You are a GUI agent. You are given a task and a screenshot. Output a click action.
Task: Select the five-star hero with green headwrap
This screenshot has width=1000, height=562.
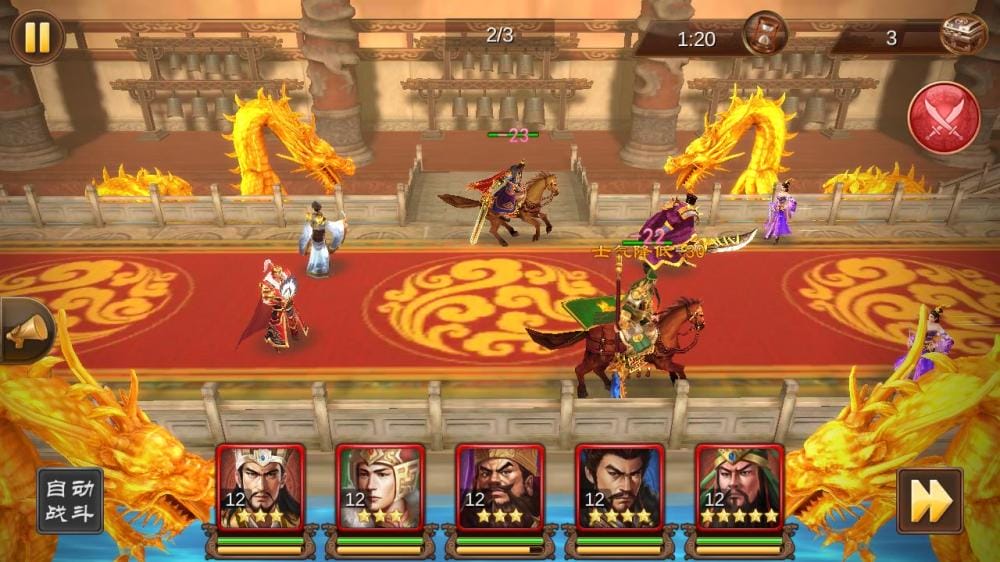pyautogui.click(x=740, y=487)
